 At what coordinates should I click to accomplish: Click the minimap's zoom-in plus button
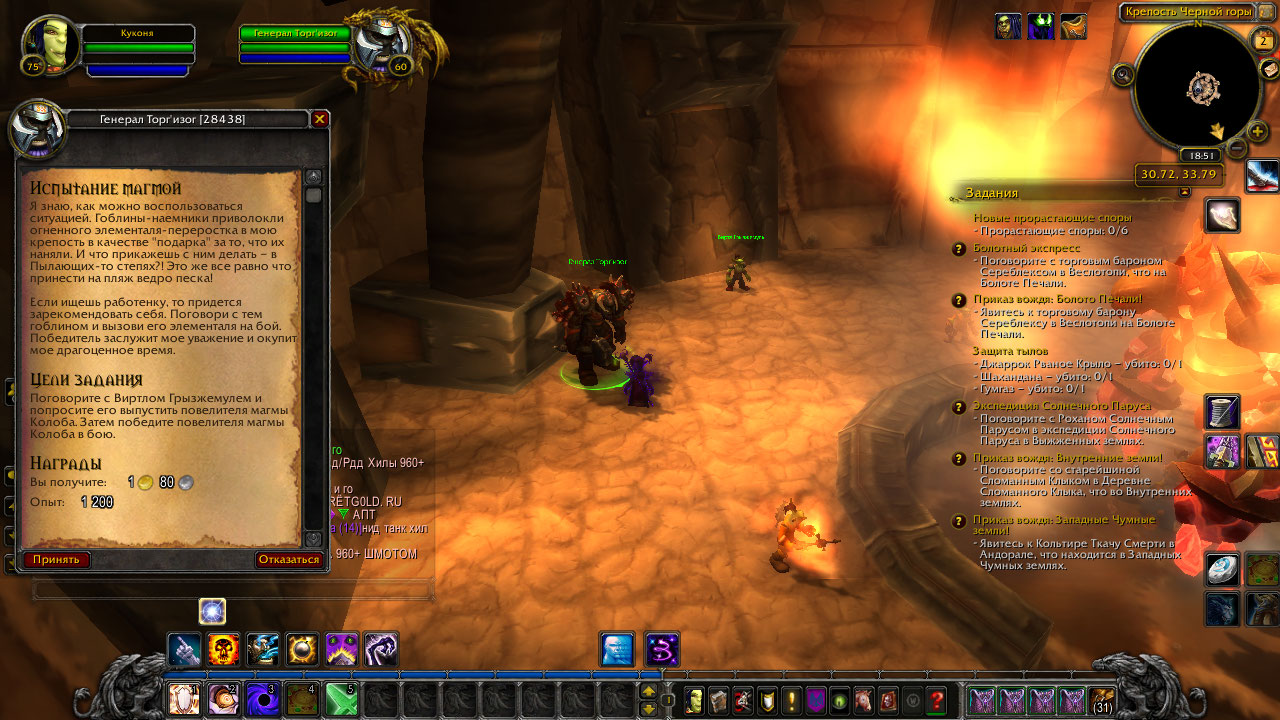coord(1257,131)
